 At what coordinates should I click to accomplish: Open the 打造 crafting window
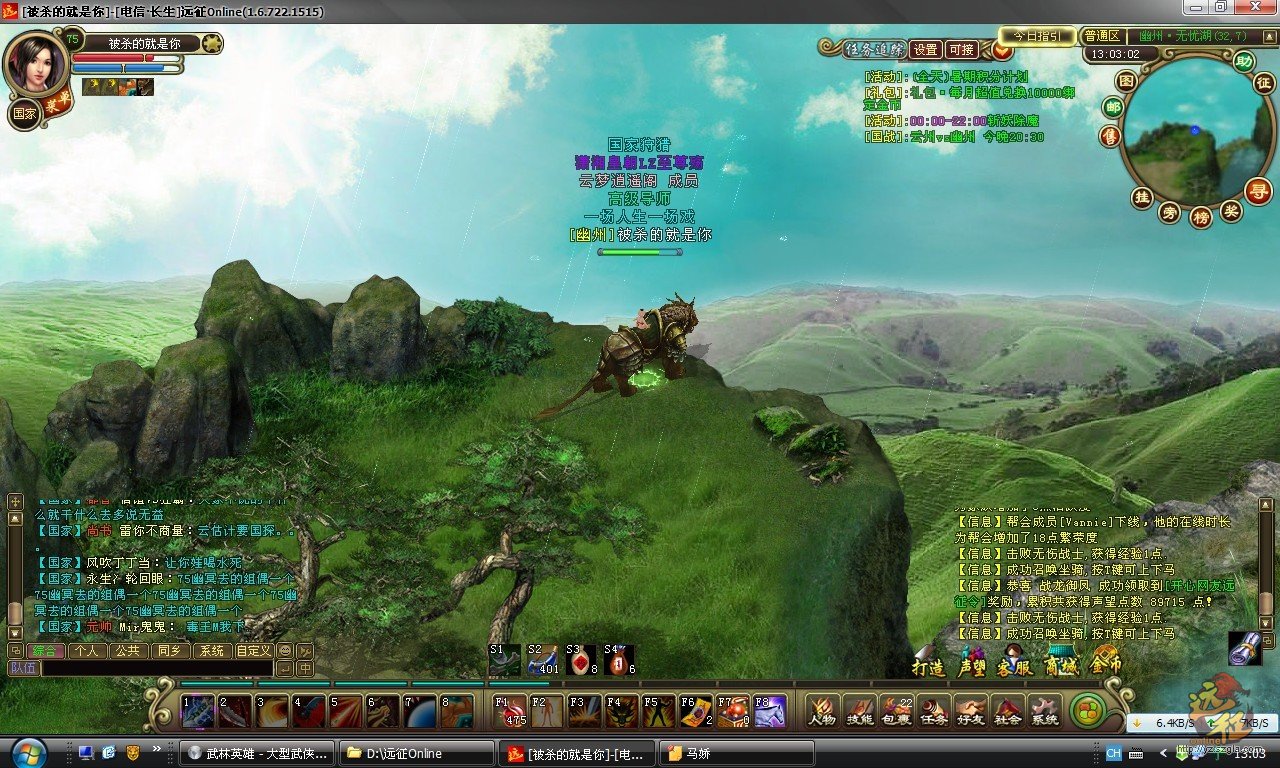coord(929,665)
